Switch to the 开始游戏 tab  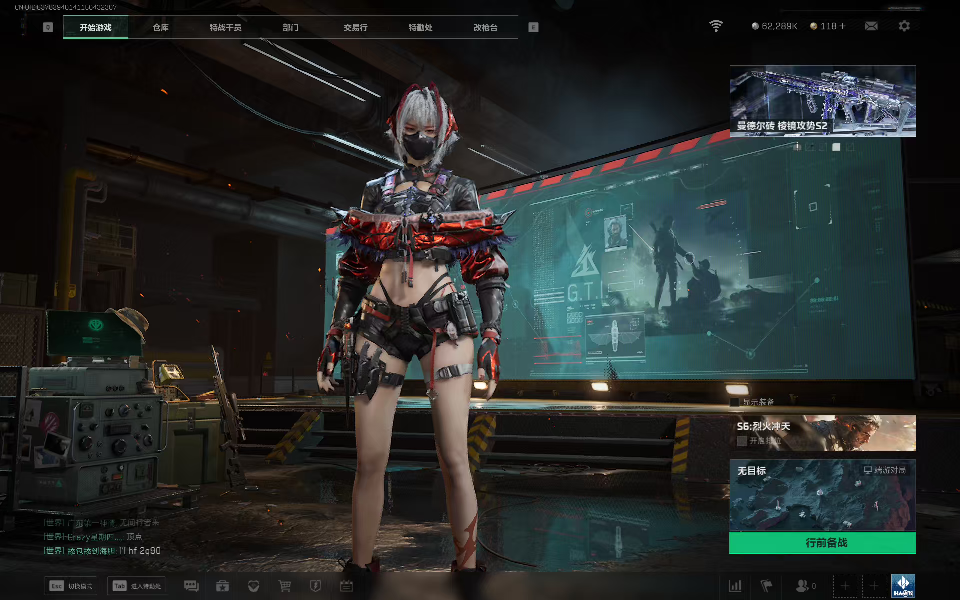pyautogui.click(x=95, y=27)
